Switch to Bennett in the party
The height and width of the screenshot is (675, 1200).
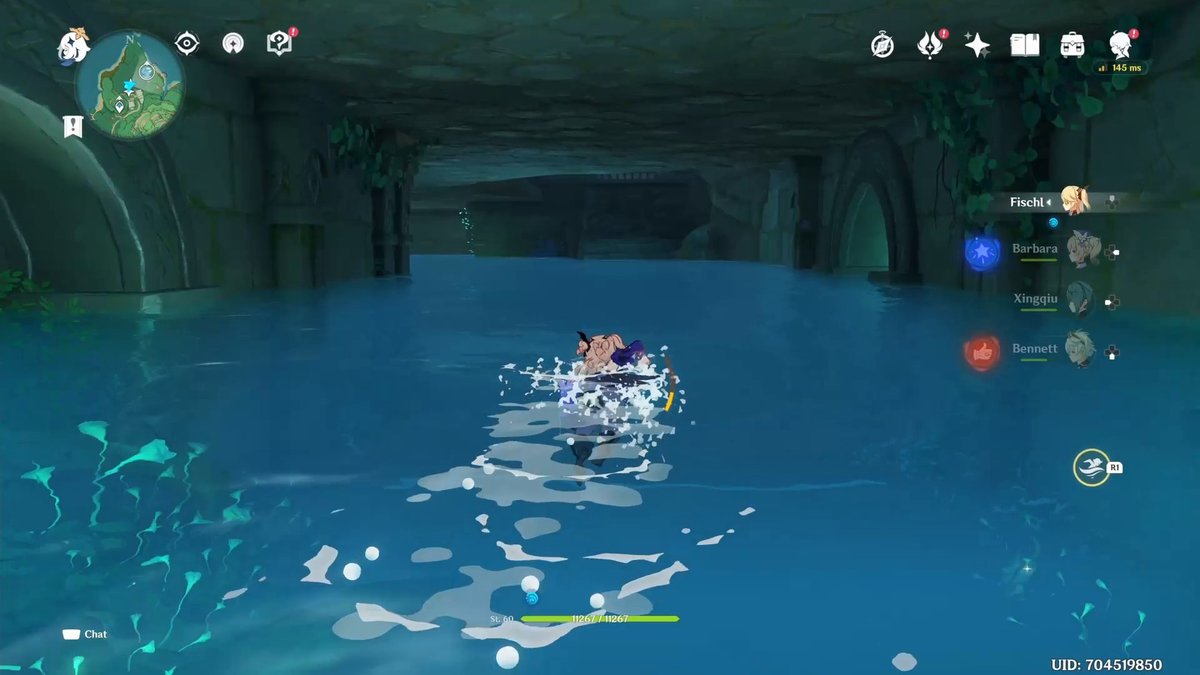[1078, 349]
